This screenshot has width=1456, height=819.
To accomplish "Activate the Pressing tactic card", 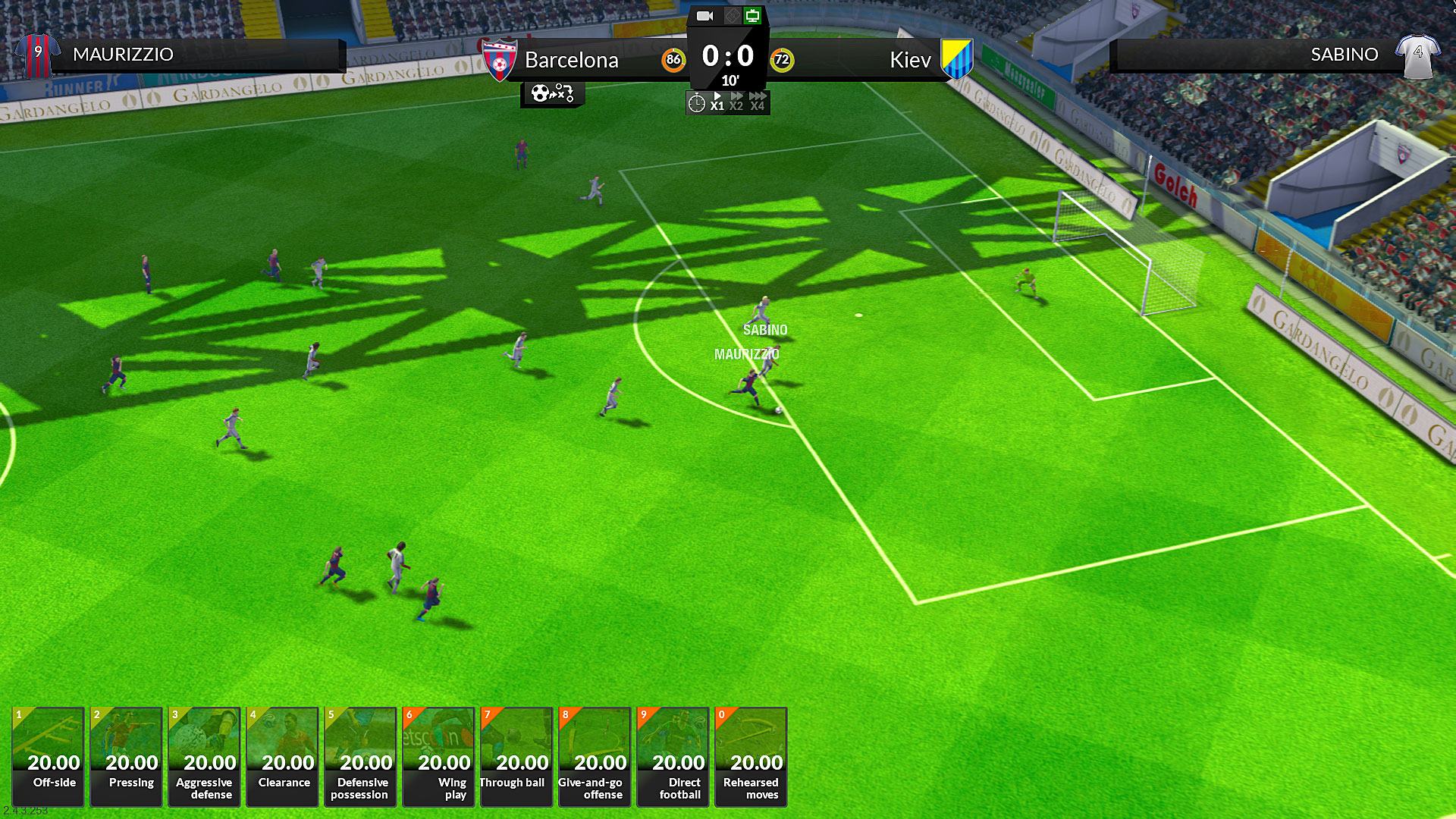I will (x=126, y=756).
